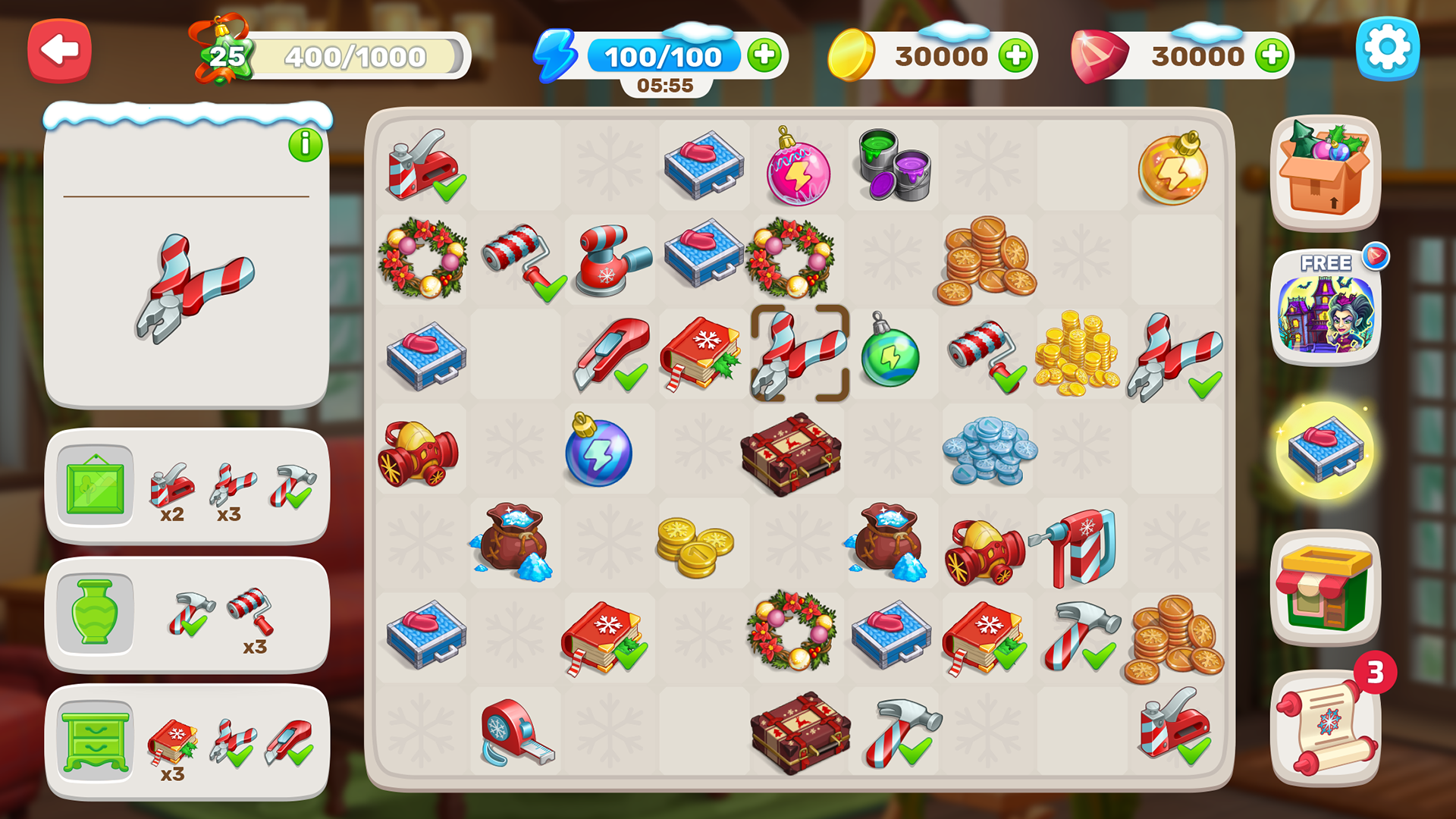Open the green storefront shop

point(1326,588)
